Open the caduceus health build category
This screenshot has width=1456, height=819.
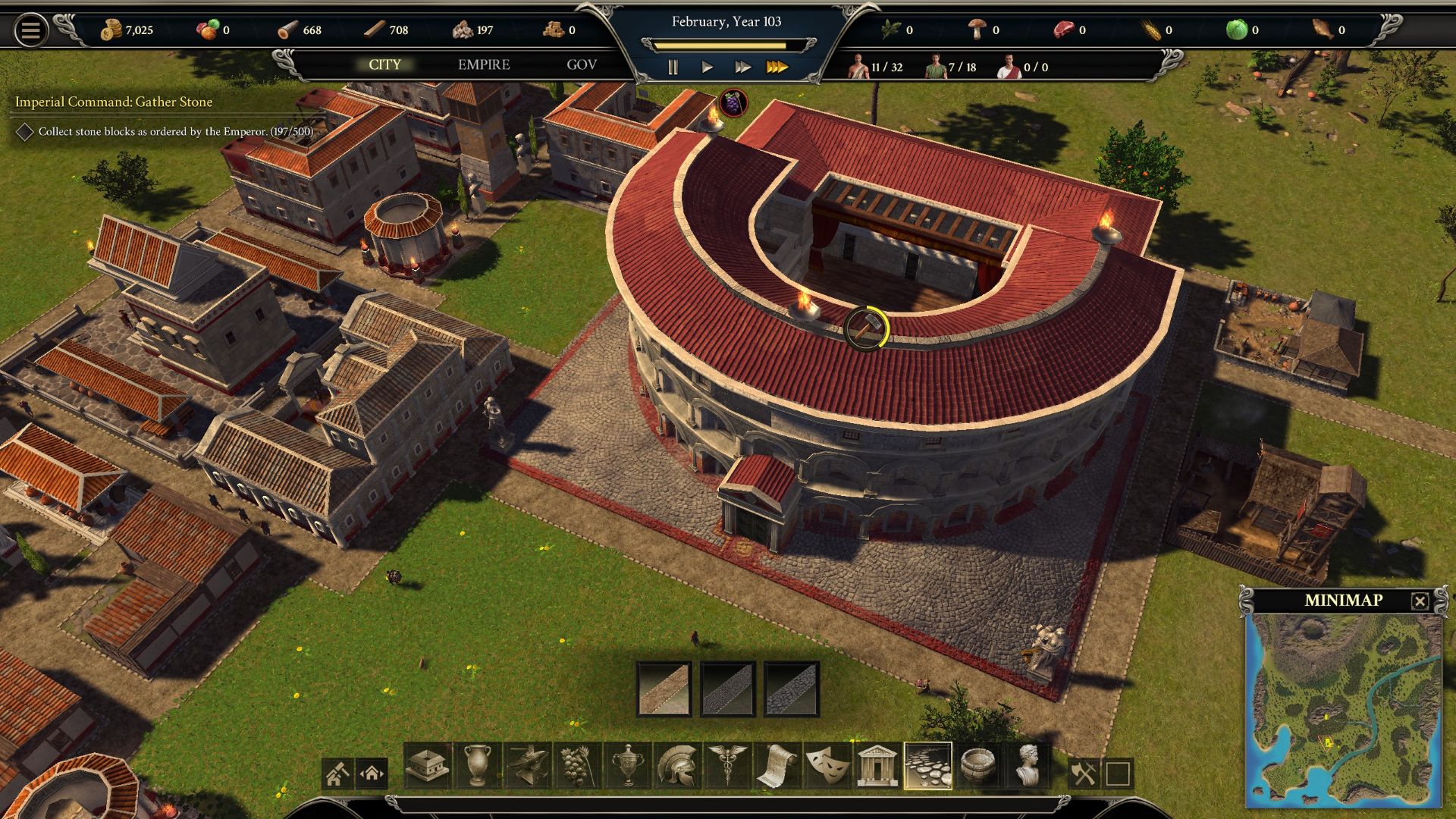[x=727, y=766]
